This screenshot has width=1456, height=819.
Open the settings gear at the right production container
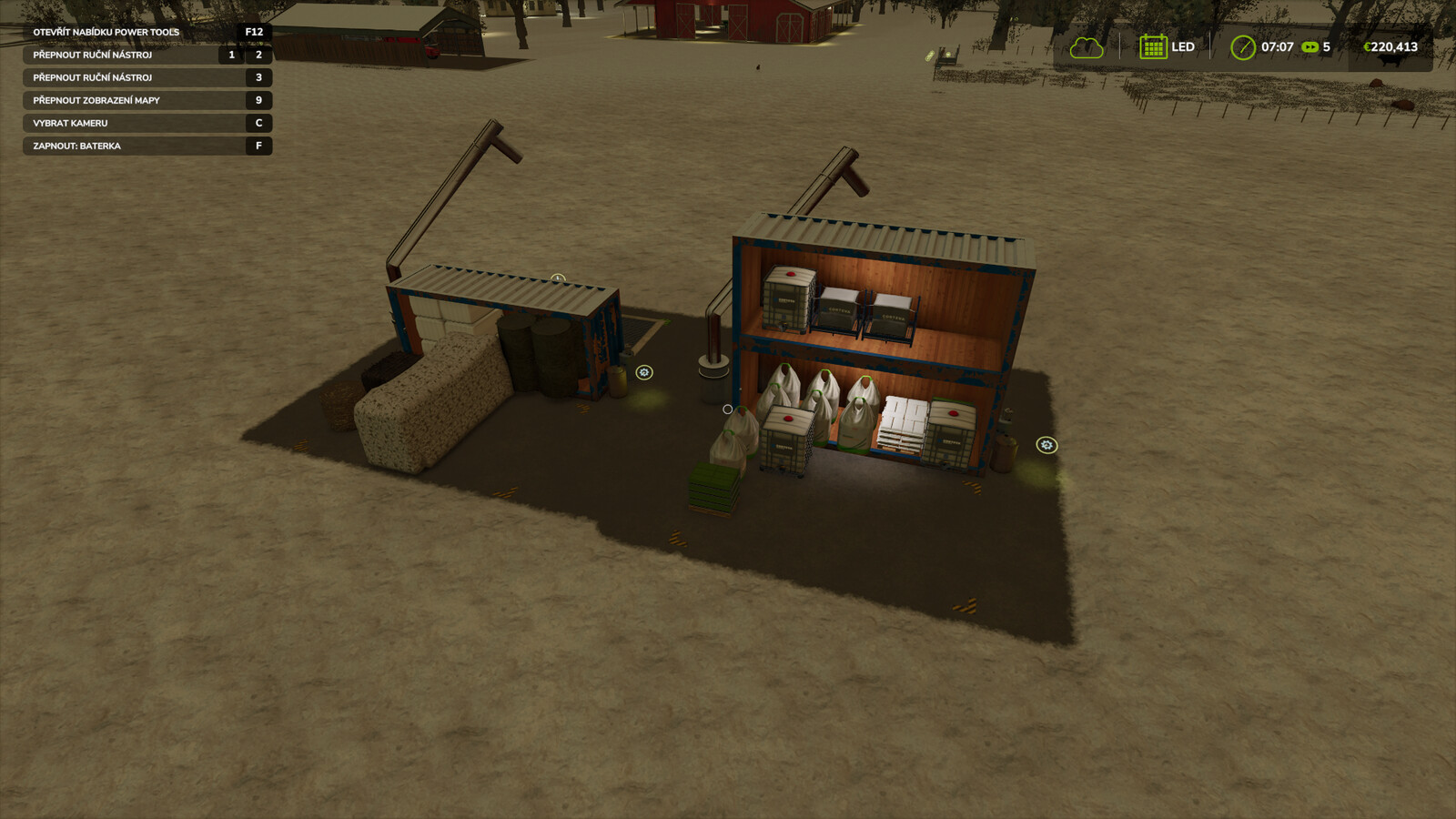pos(1046,446)
